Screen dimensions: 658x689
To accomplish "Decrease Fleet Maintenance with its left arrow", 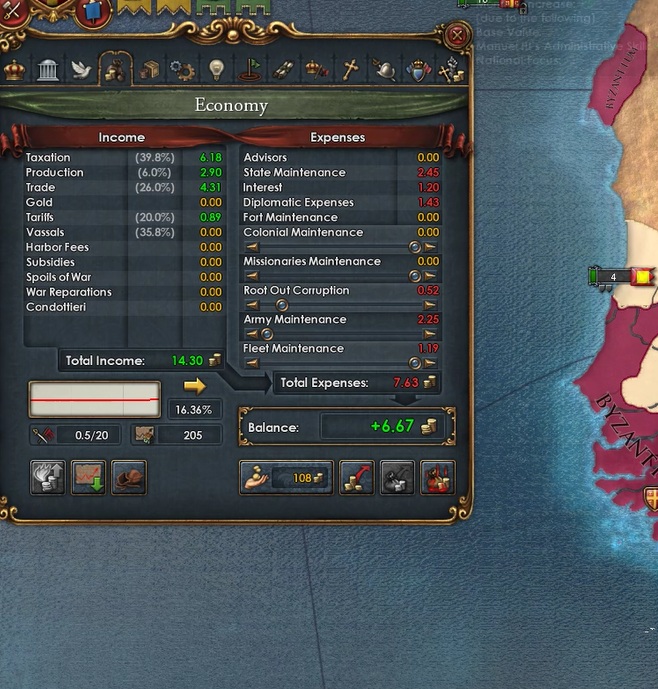I will 251,363.
